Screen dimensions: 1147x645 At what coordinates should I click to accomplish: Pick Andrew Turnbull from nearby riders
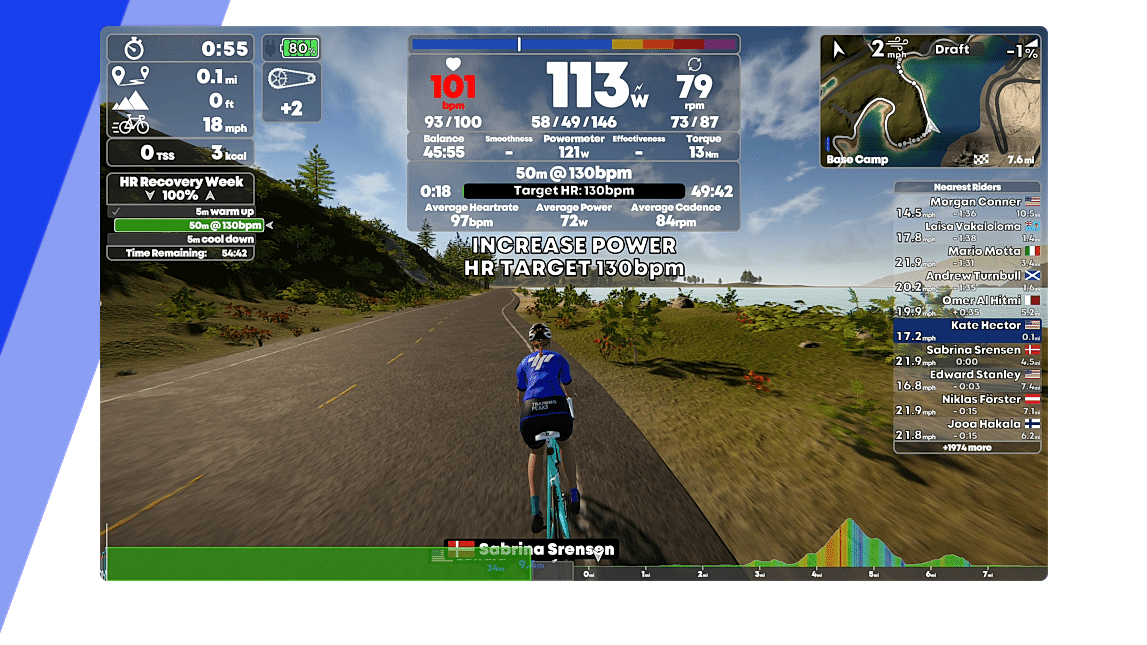966,281
